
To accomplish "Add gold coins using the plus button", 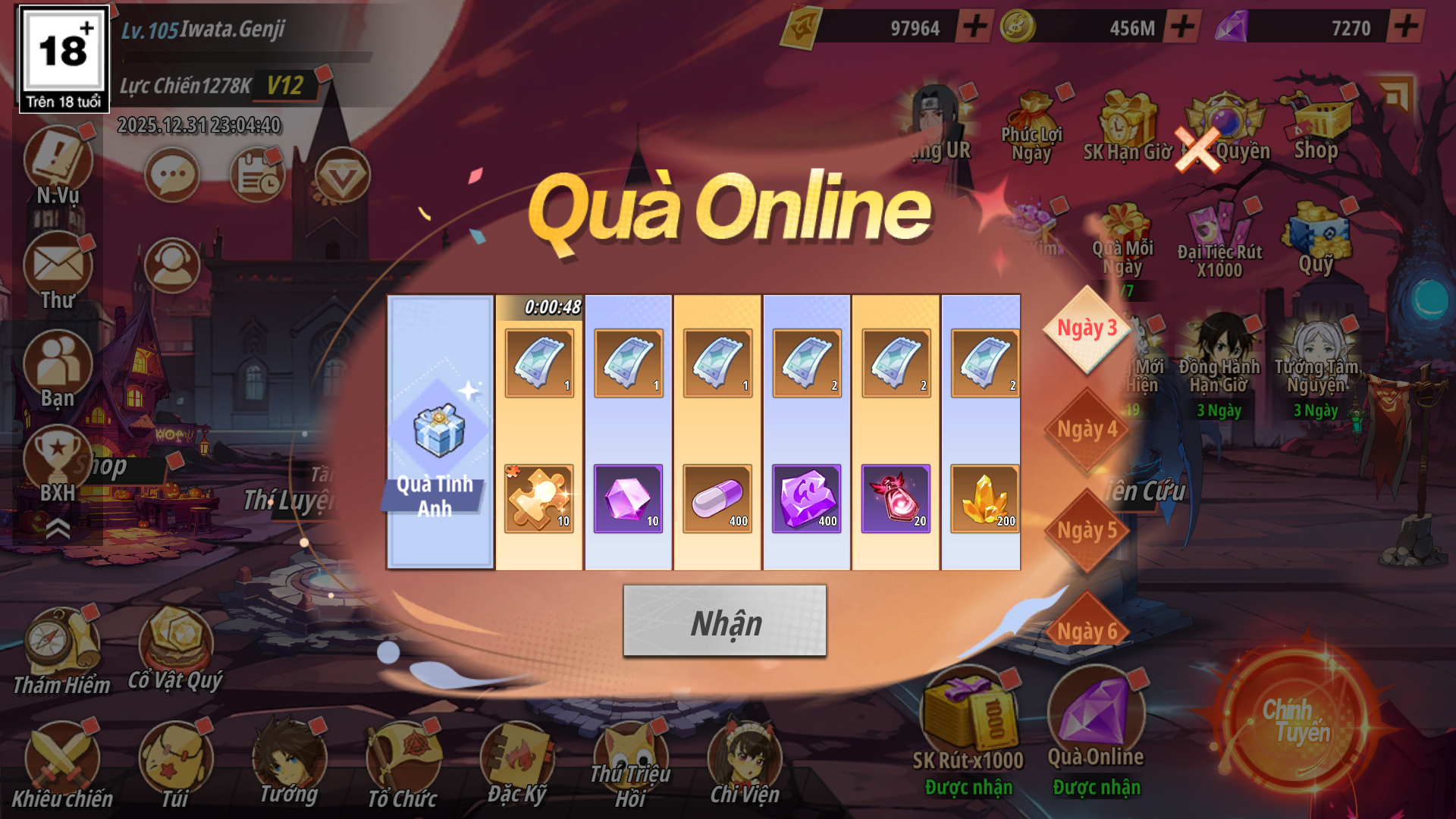I will pos(1182,27).
